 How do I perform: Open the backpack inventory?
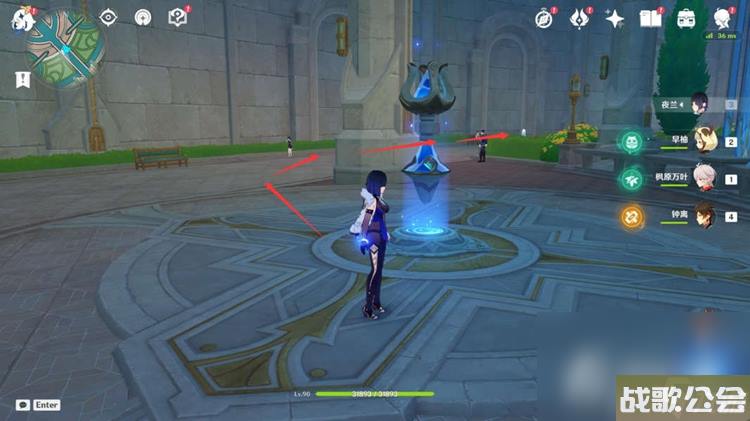click(x=687, y=18)
